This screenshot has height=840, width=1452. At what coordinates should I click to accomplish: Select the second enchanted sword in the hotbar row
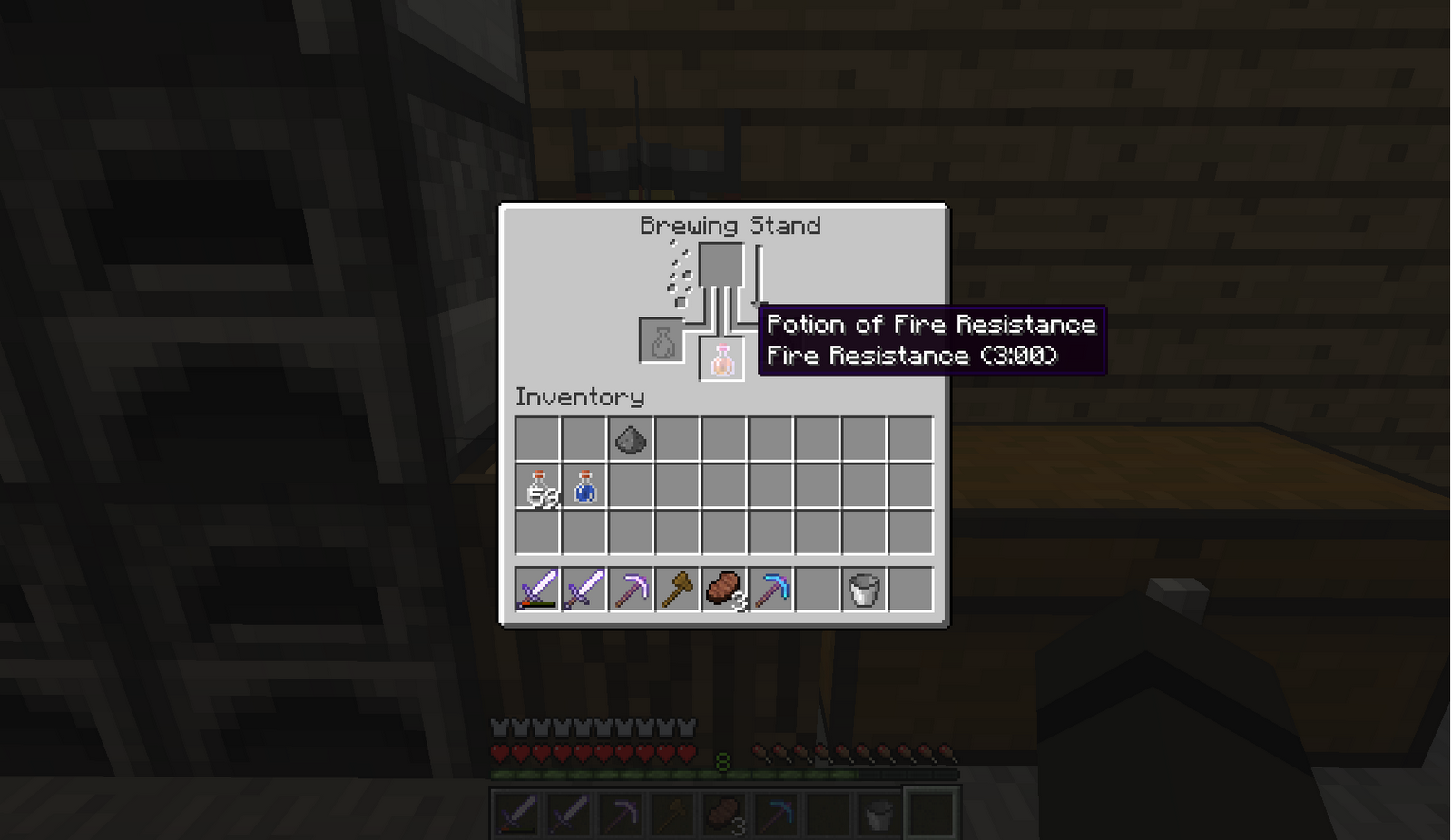click(x=583, y=590)
